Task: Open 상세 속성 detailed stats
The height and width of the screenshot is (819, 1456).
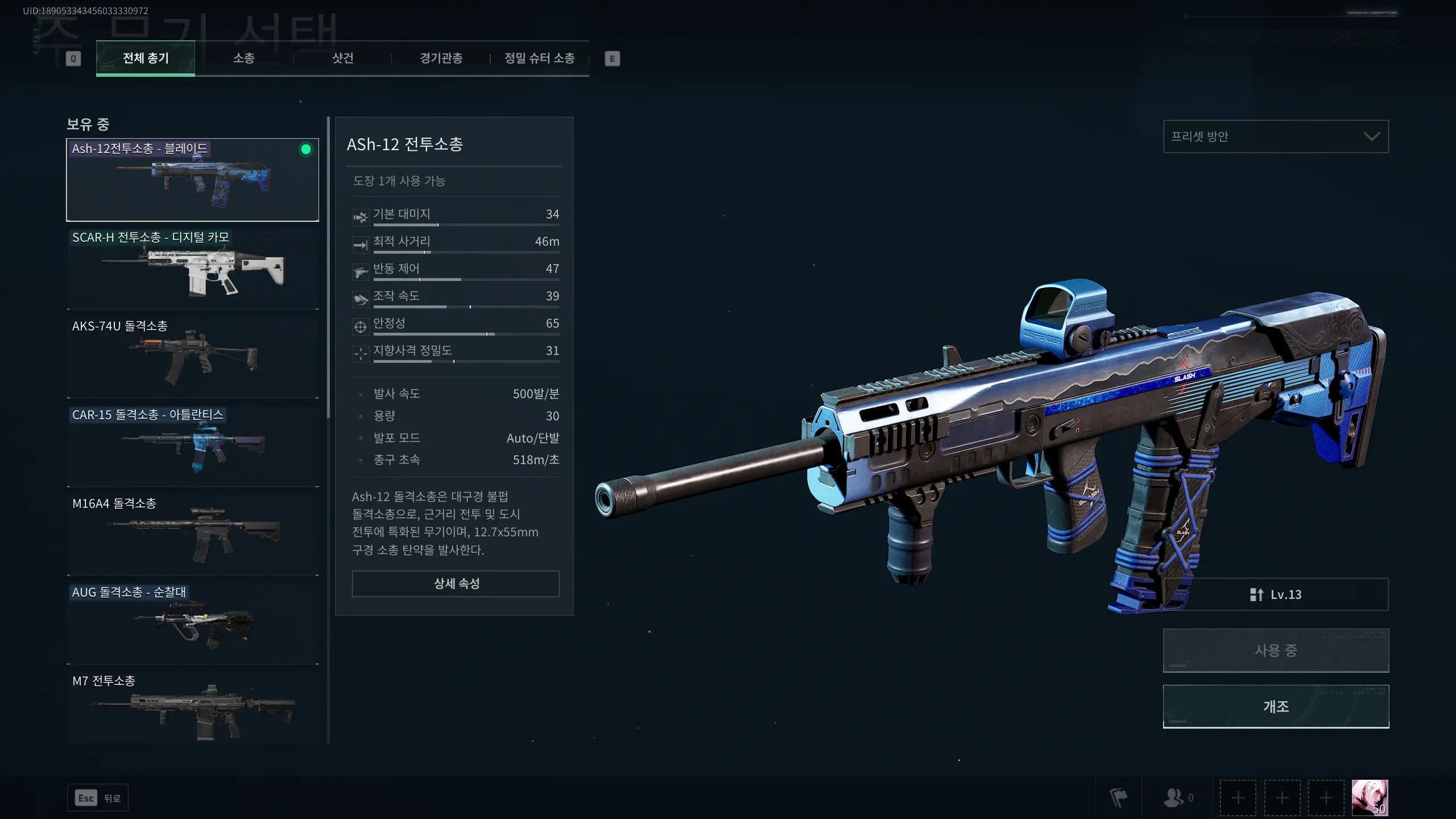Action: click(x=456, y=584)
